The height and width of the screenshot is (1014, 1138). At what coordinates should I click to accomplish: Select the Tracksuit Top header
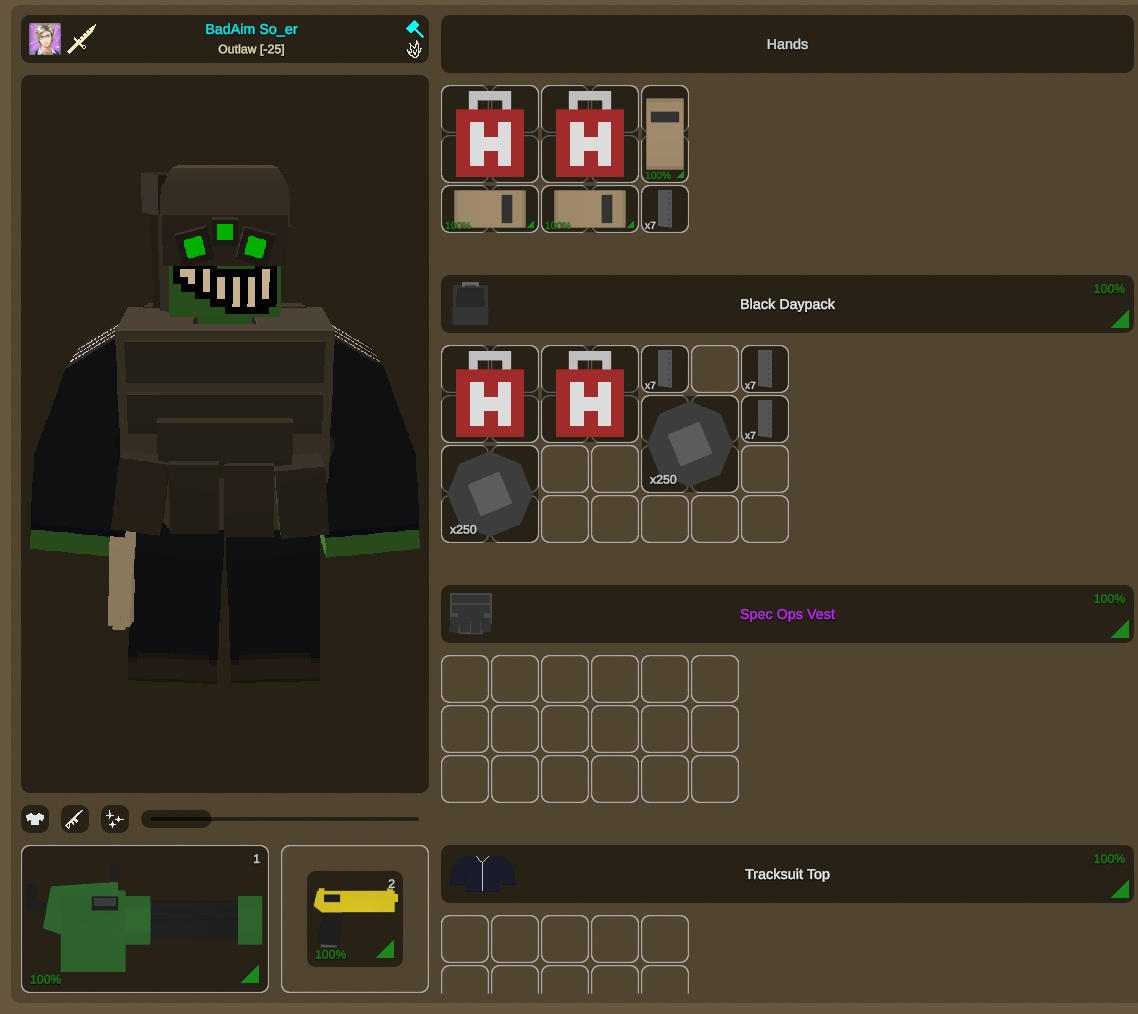pos(787,874)
